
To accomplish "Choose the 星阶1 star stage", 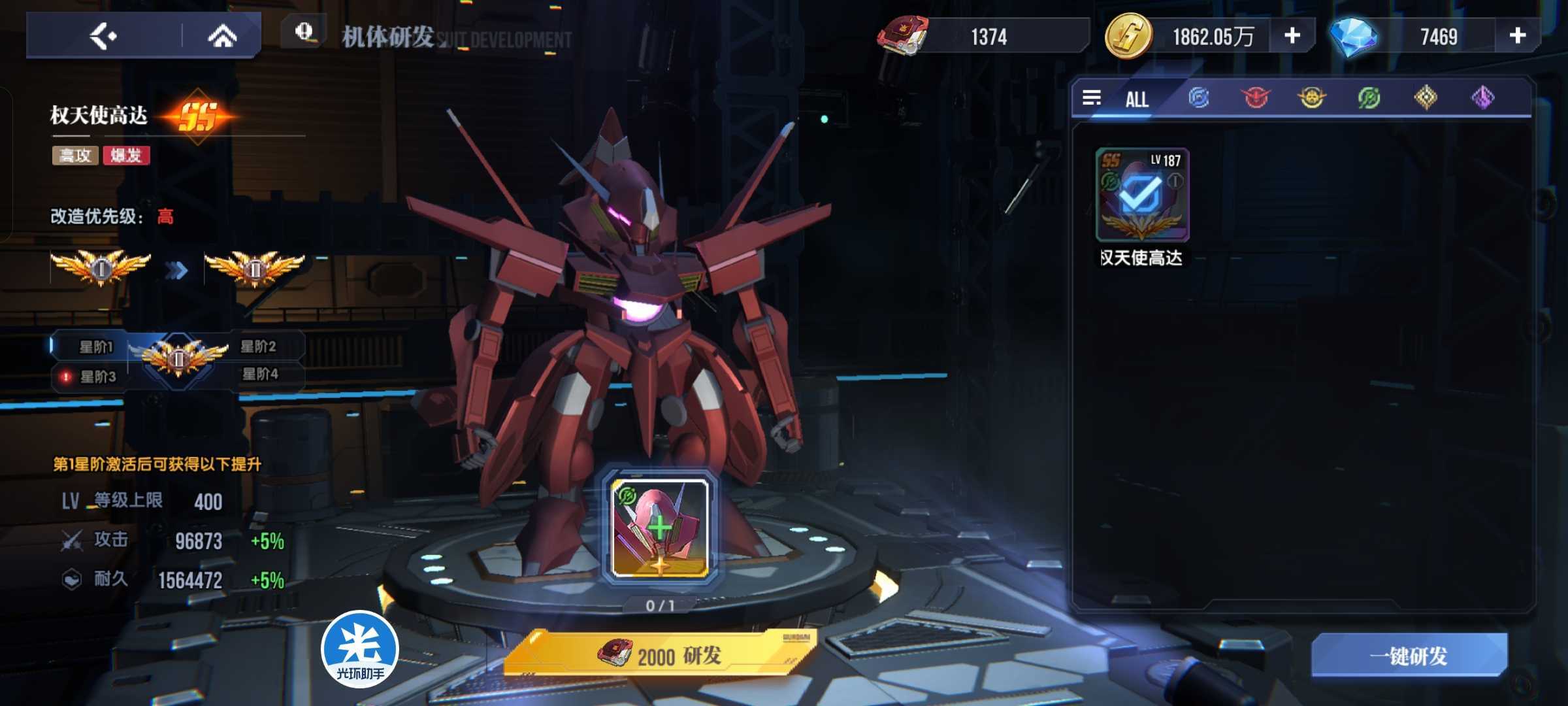I will point(95,347).
